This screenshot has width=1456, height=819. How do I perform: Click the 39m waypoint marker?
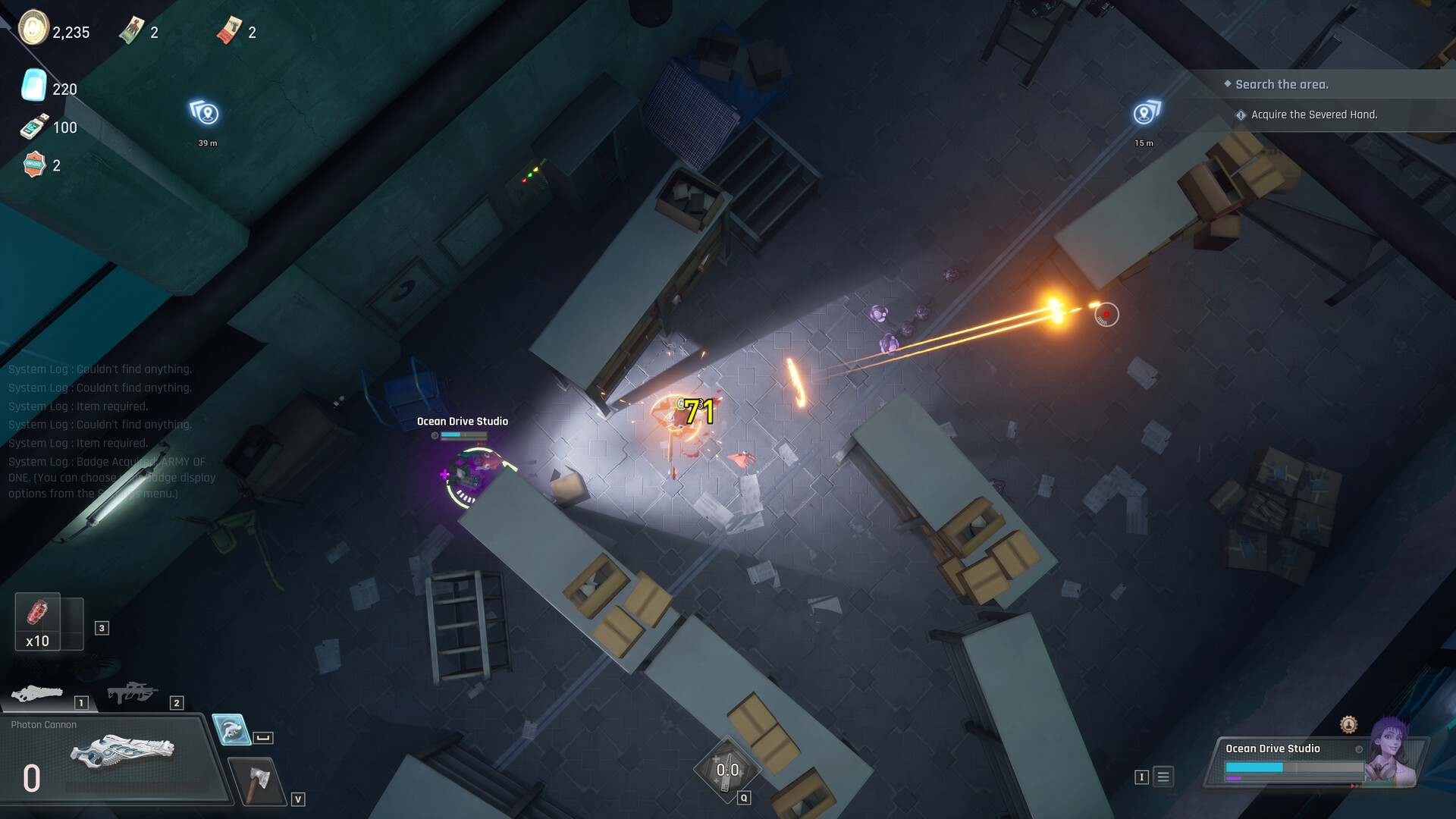pos(206,115)
